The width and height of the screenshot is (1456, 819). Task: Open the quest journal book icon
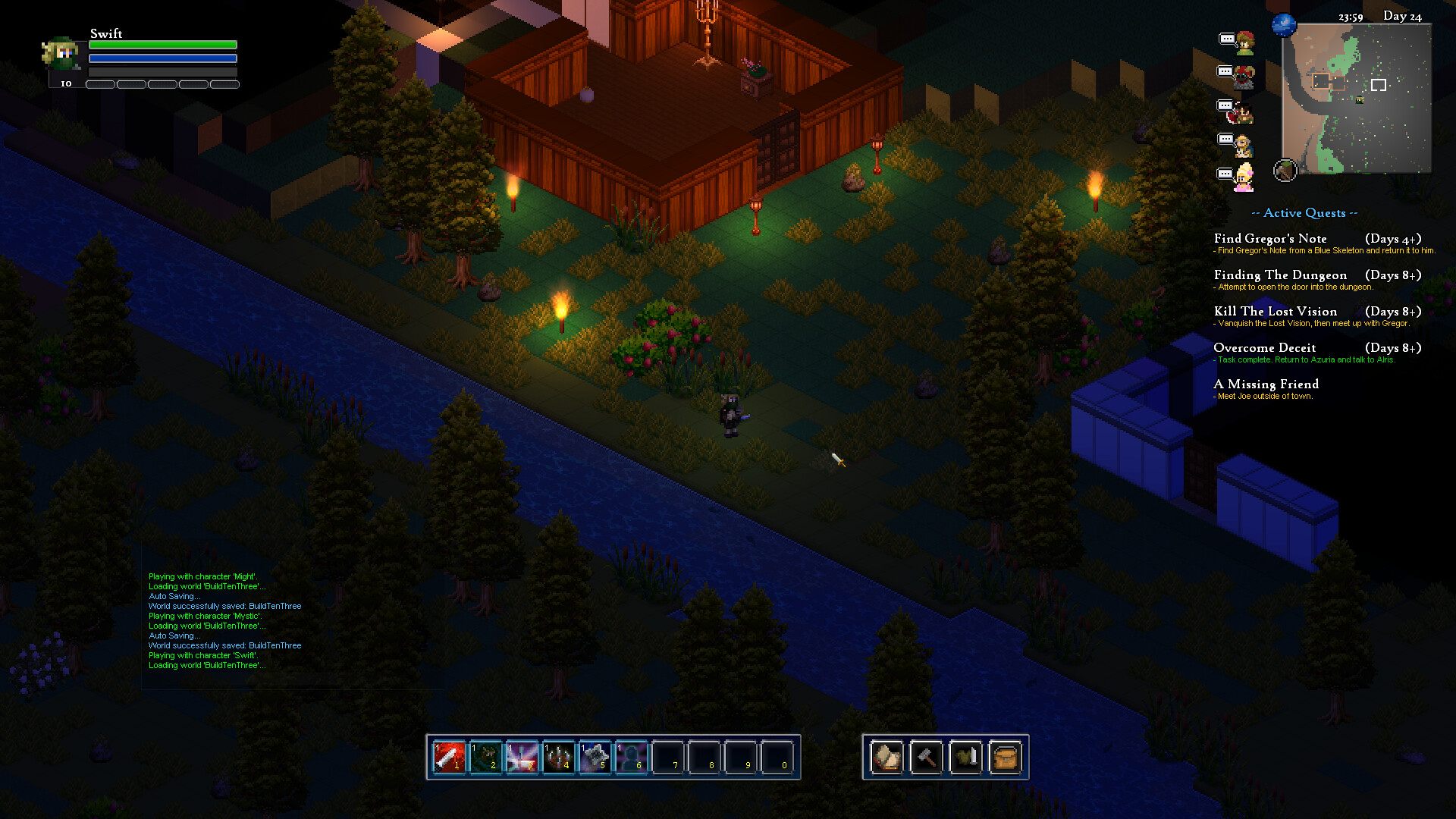(886, 756)
